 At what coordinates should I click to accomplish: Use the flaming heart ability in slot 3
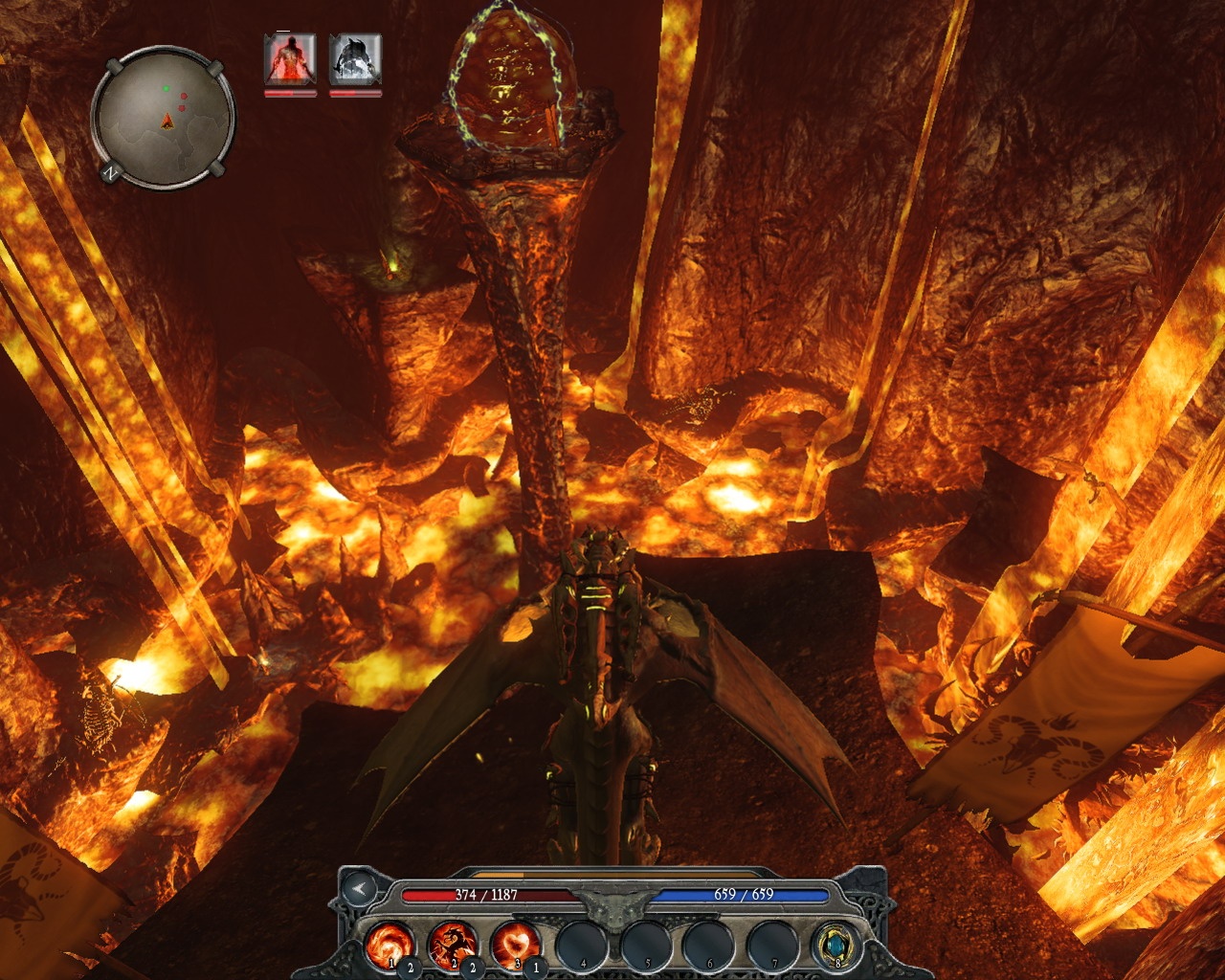coord(514,944)
